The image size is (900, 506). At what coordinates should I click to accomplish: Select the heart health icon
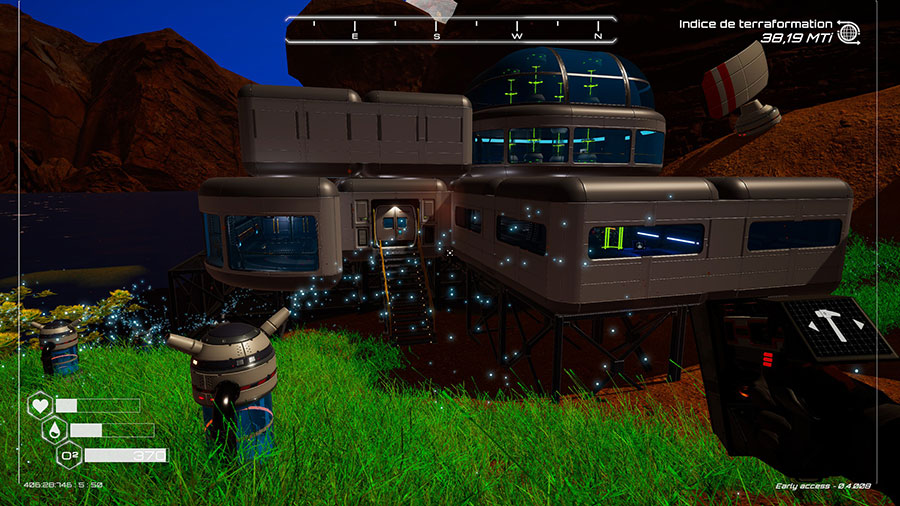pos(40,405)
